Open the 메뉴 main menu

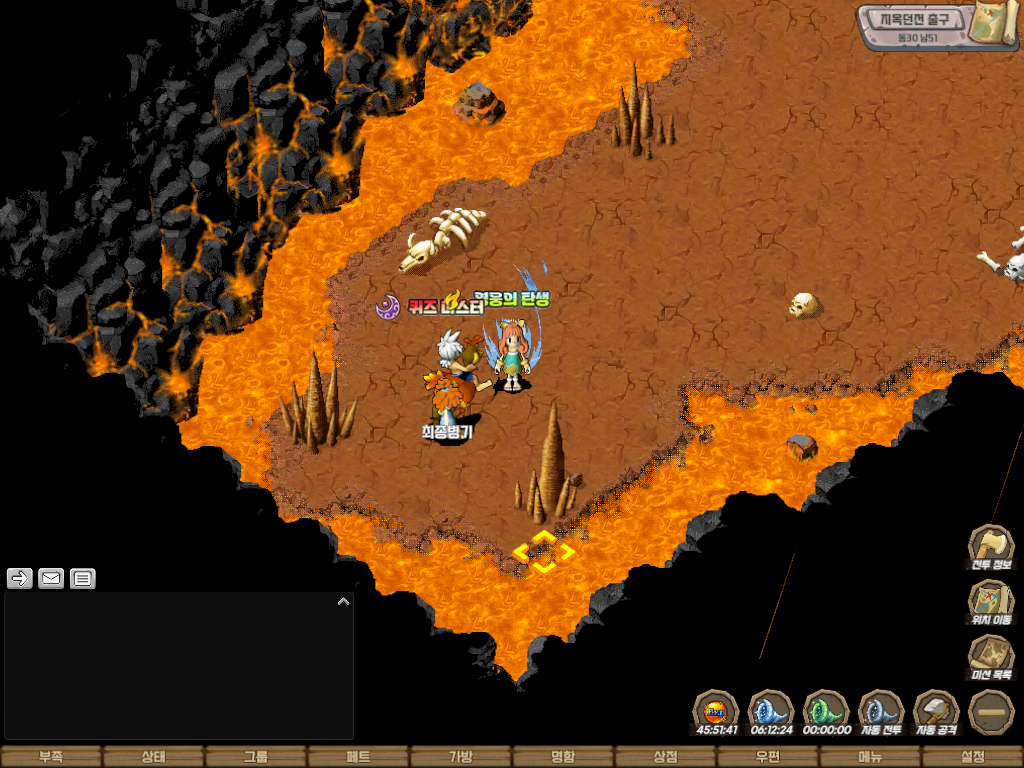coord(870,757)
